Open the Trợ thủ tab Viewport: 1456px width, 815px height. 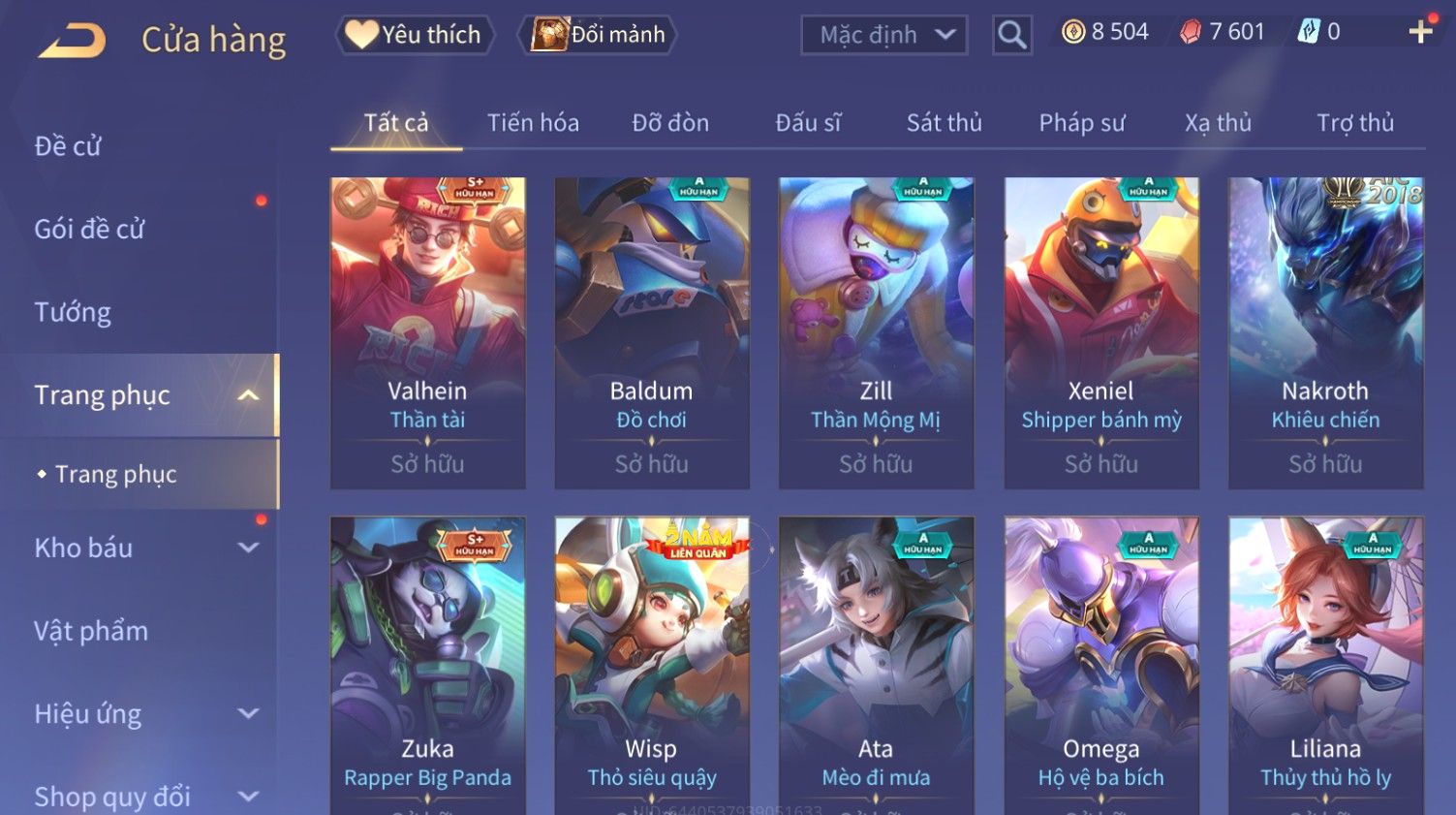1354,123
